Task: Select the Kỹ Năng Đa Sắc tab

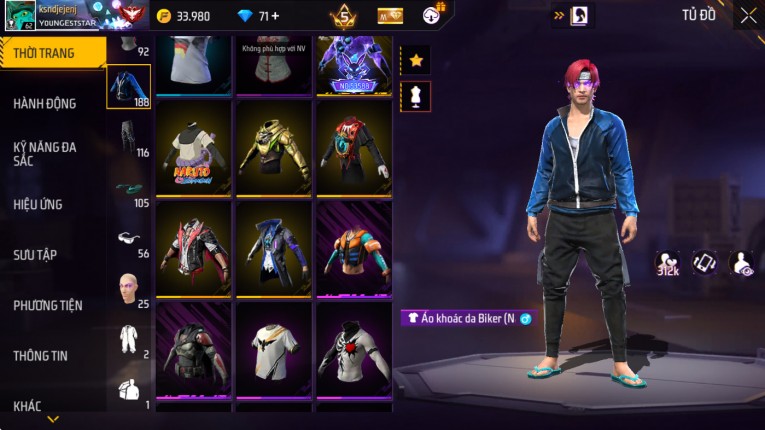Action: pos(45,153)
